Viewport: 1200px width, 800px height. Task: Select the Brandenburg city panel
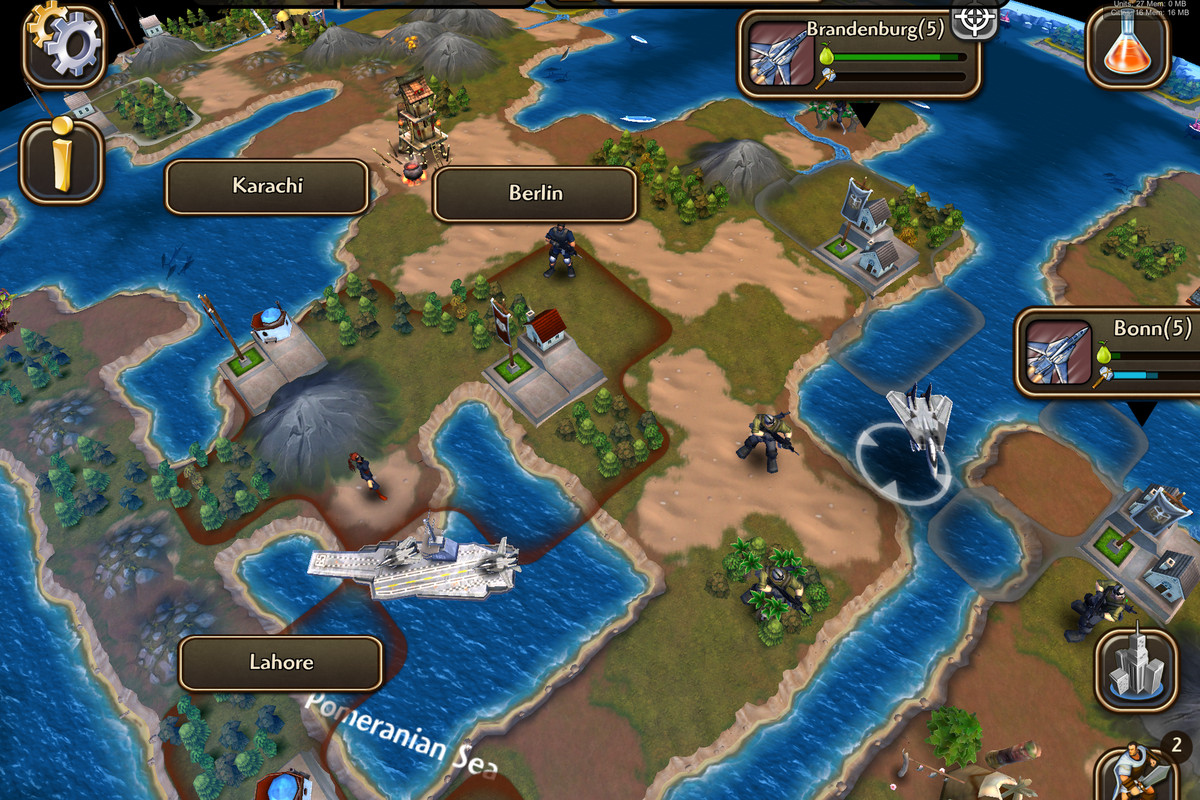coord(860,54)
